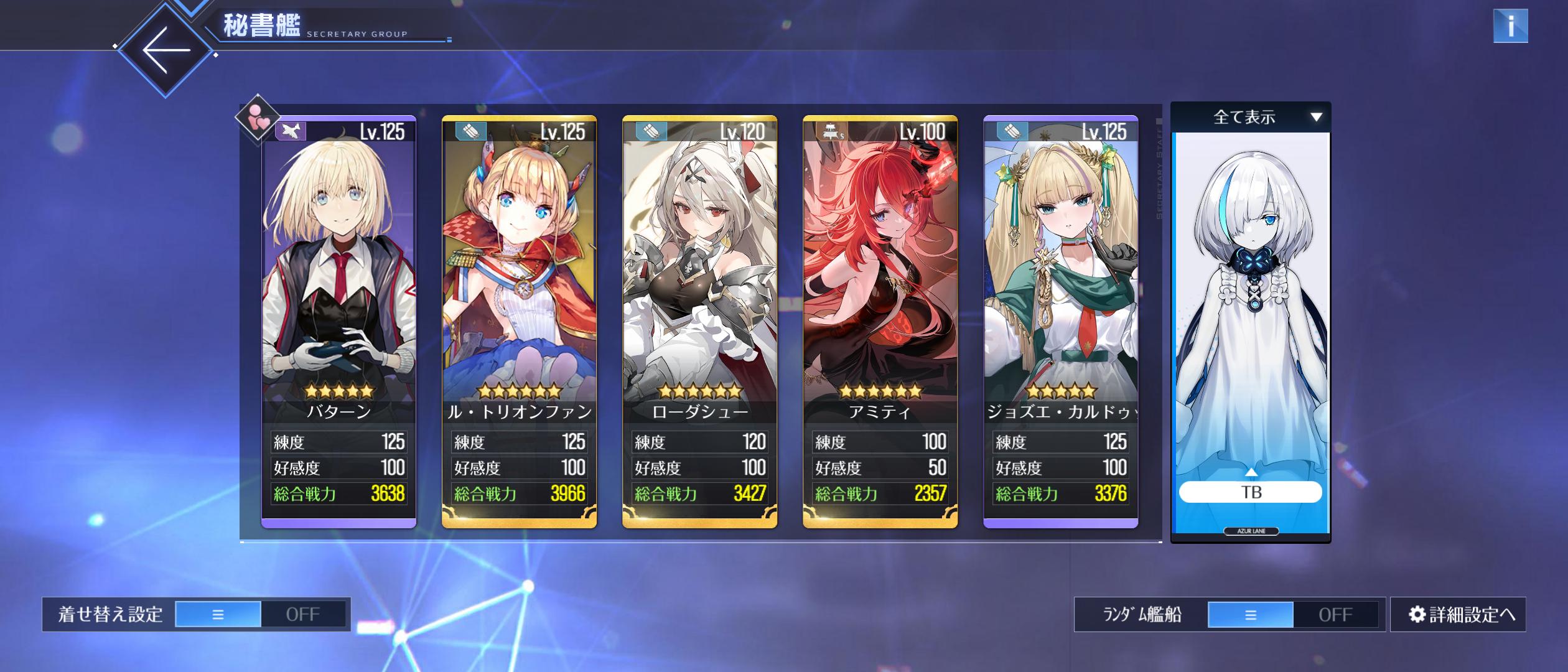Select the バターン secretary card
This screenshot has height=672, width=1568.
pyautogui.click(x=338, y=280)
